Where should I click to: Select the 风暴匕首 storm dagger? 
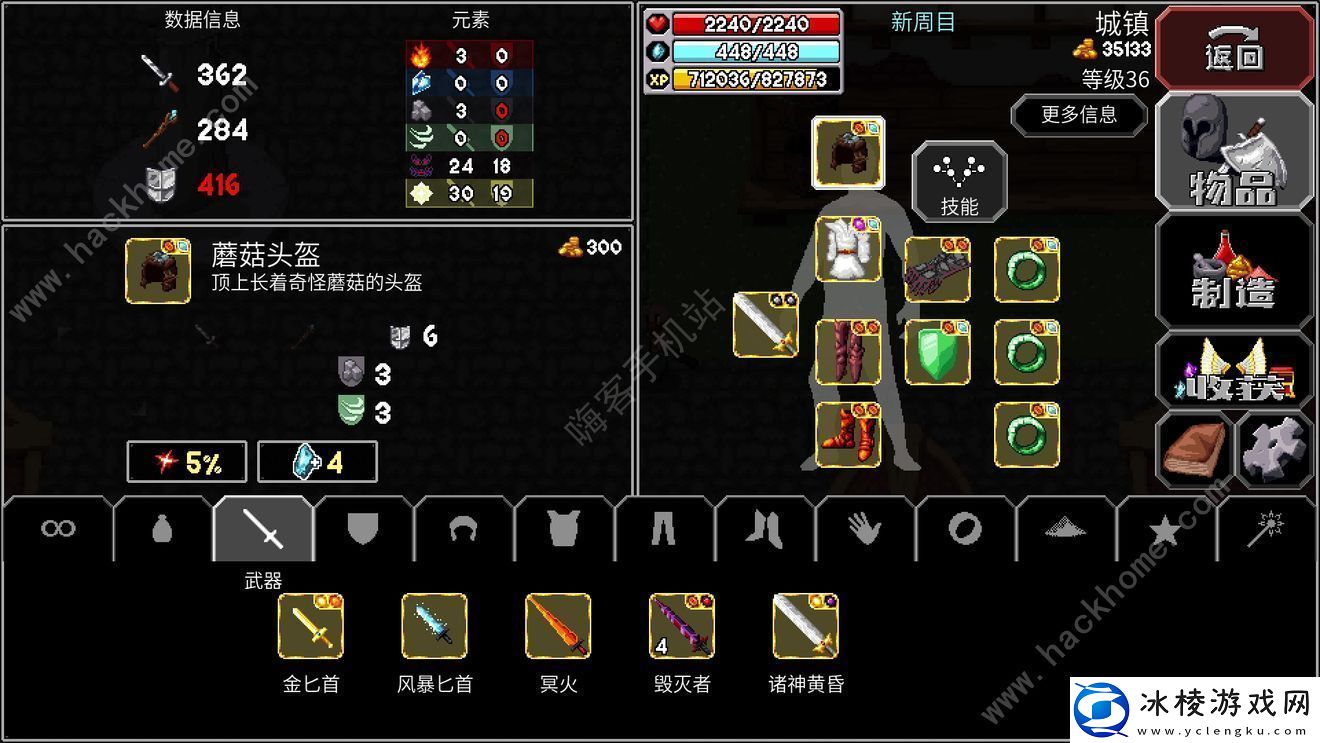434,627
